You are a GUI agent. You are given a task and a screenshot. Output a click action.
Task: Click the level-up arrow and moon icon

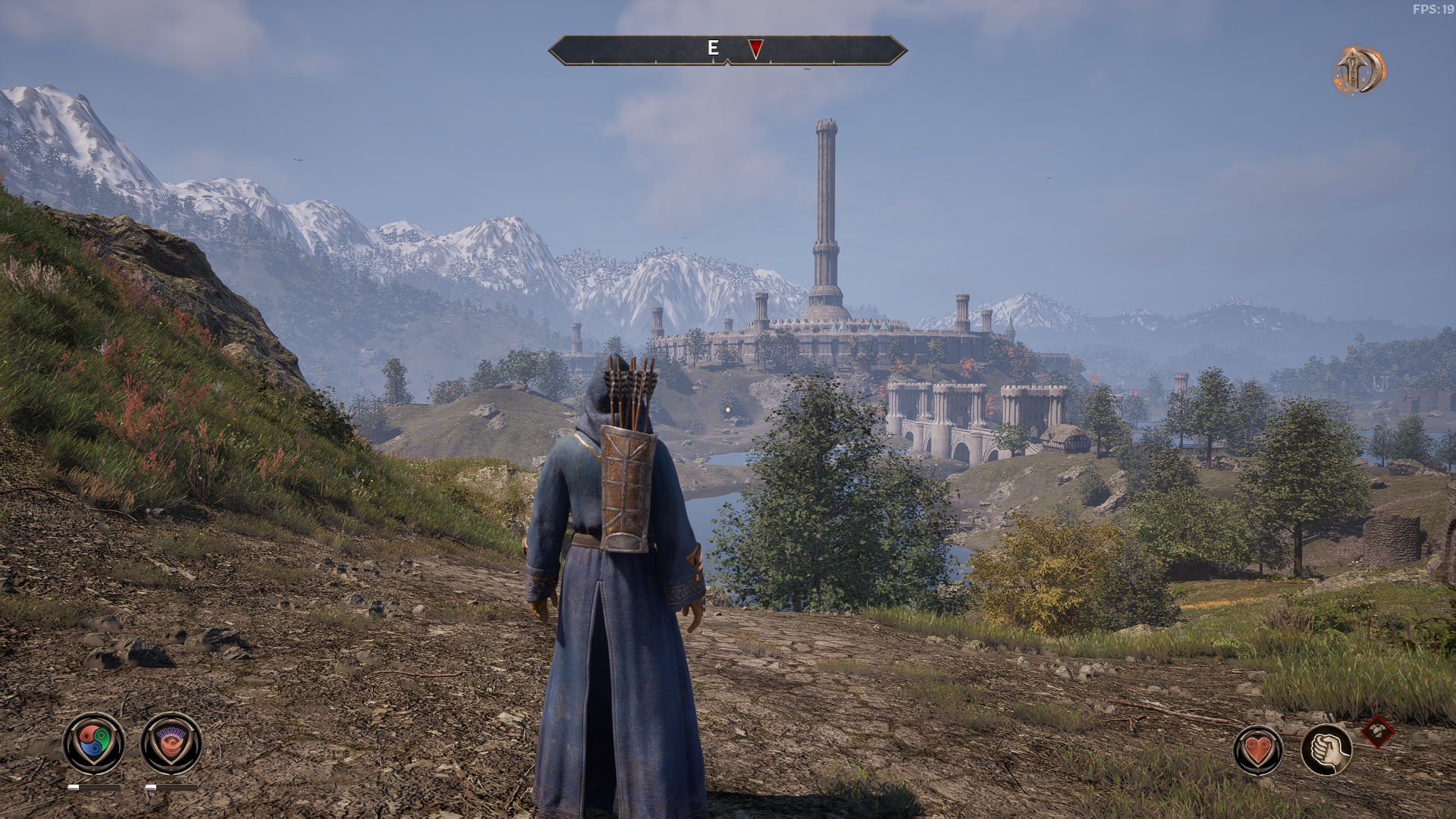pyautogui.click(x=1360, y=71)
